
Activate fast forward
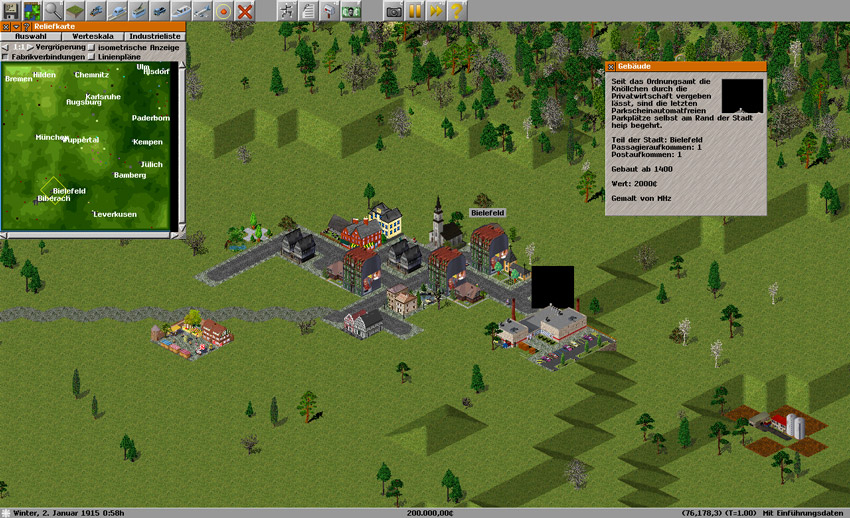(436, 10)
